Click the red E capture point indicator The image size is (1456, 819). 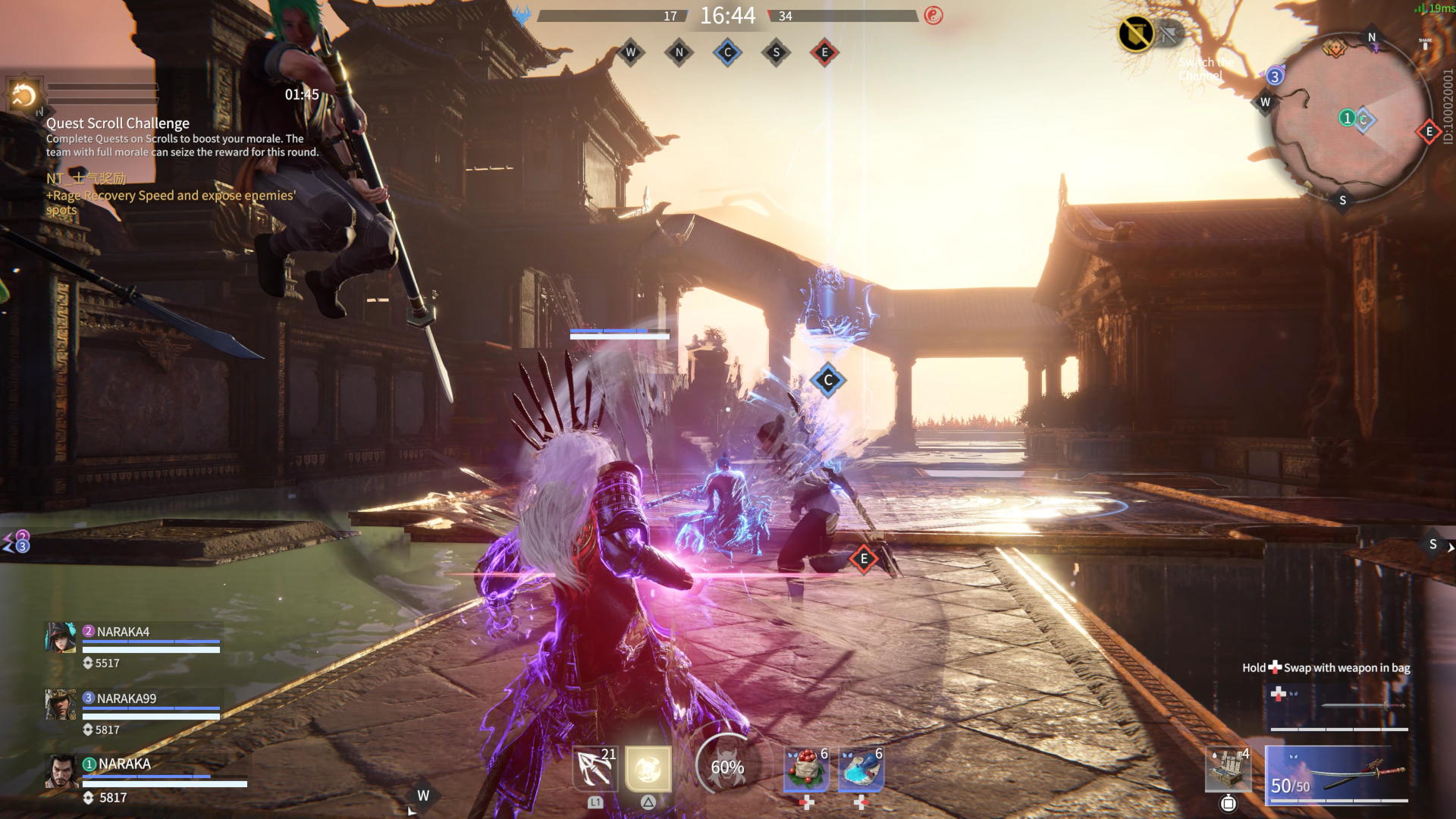coord(824,52)
